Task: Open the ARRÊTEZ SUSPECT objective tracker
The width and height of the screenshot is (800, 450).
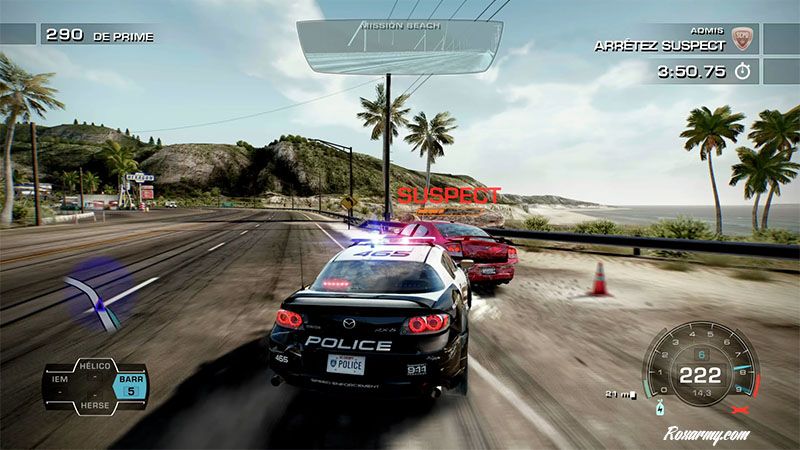Action: [x=660, y=45]
